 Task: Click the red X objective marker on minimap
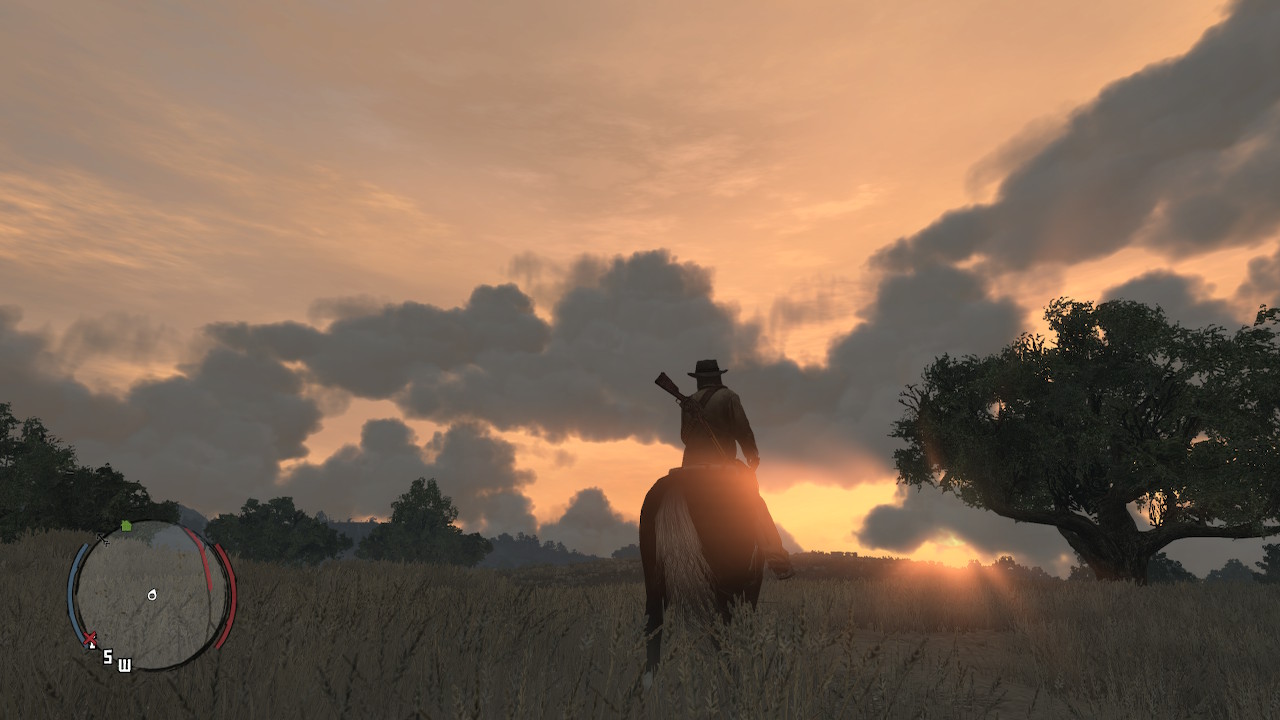90,636
